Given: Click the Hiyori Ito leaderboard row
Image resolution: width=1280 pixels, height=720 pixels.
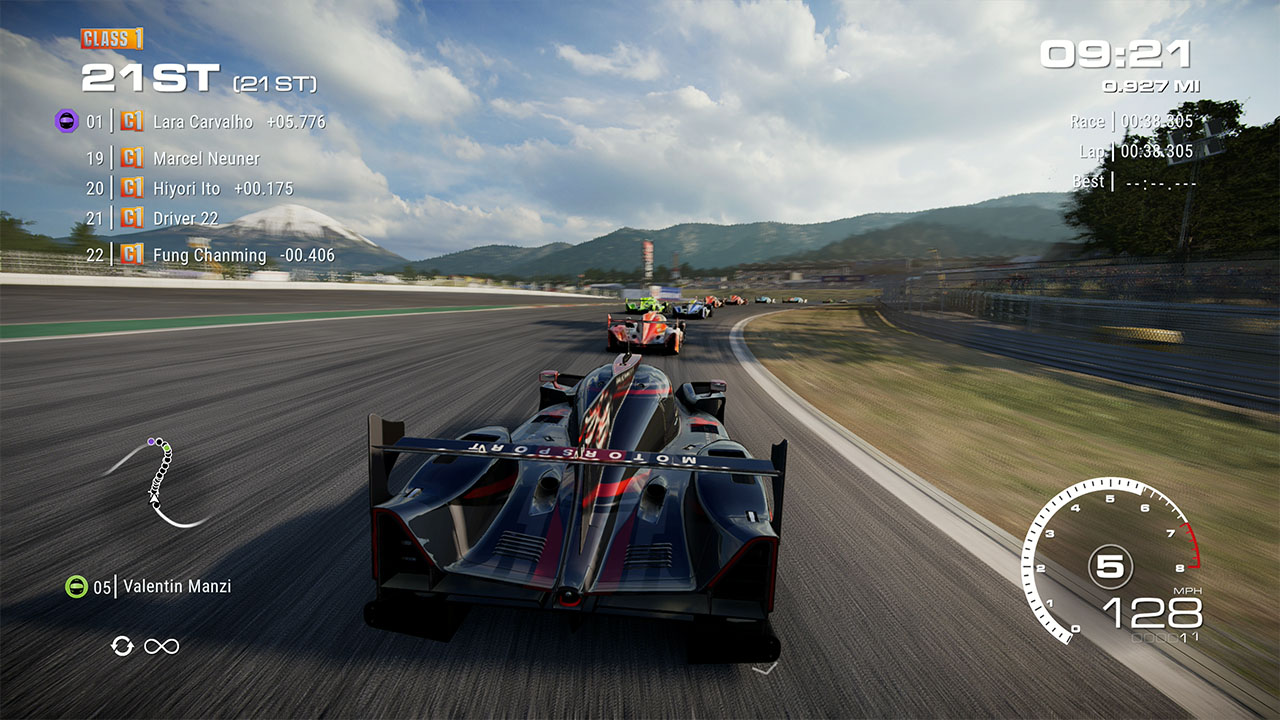Looking at the screenshot, I should pyautogui.click(x=189, y=188).
